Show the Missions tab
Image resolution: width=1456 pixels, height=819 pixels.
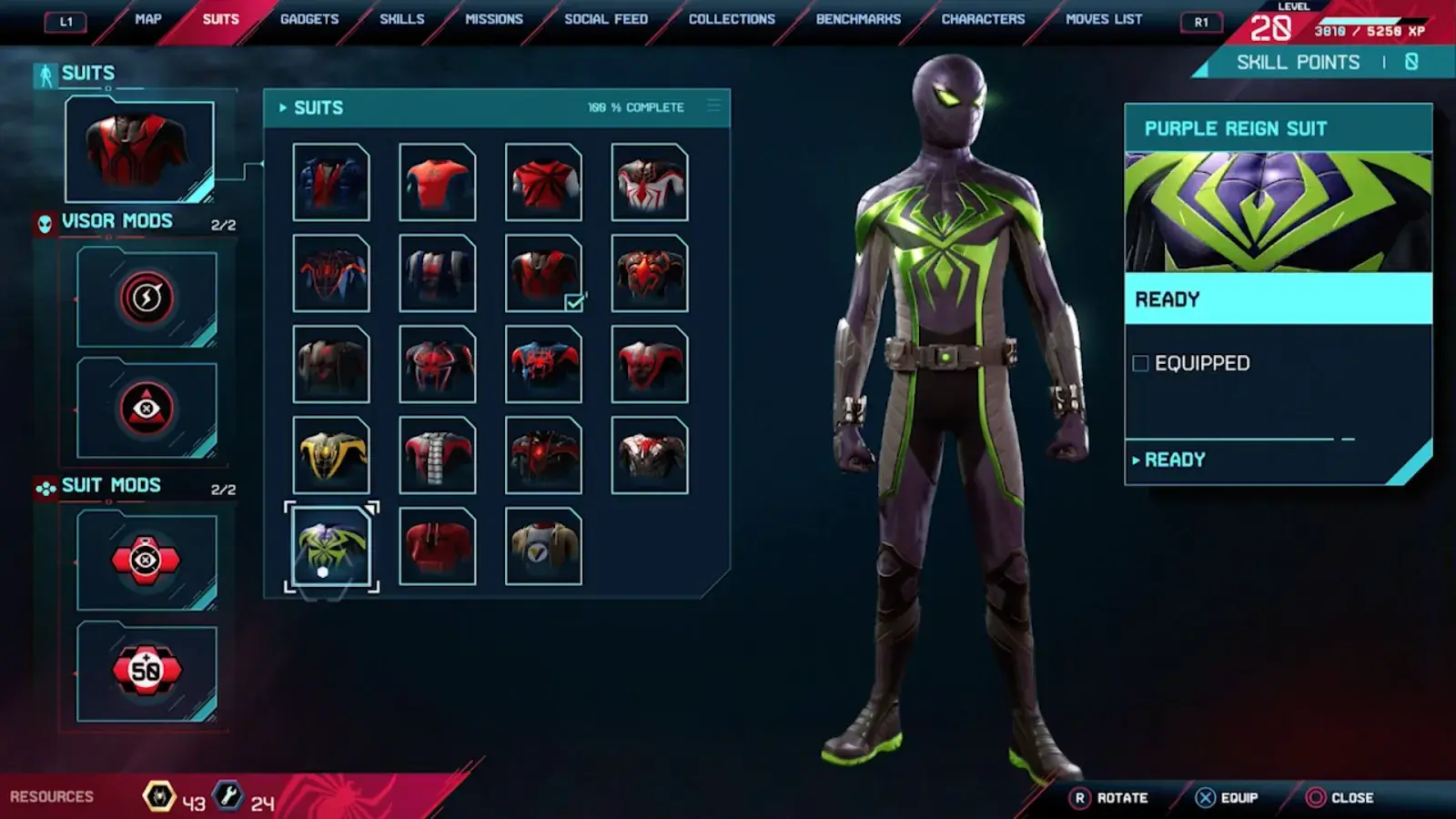(x=494, y=19)
